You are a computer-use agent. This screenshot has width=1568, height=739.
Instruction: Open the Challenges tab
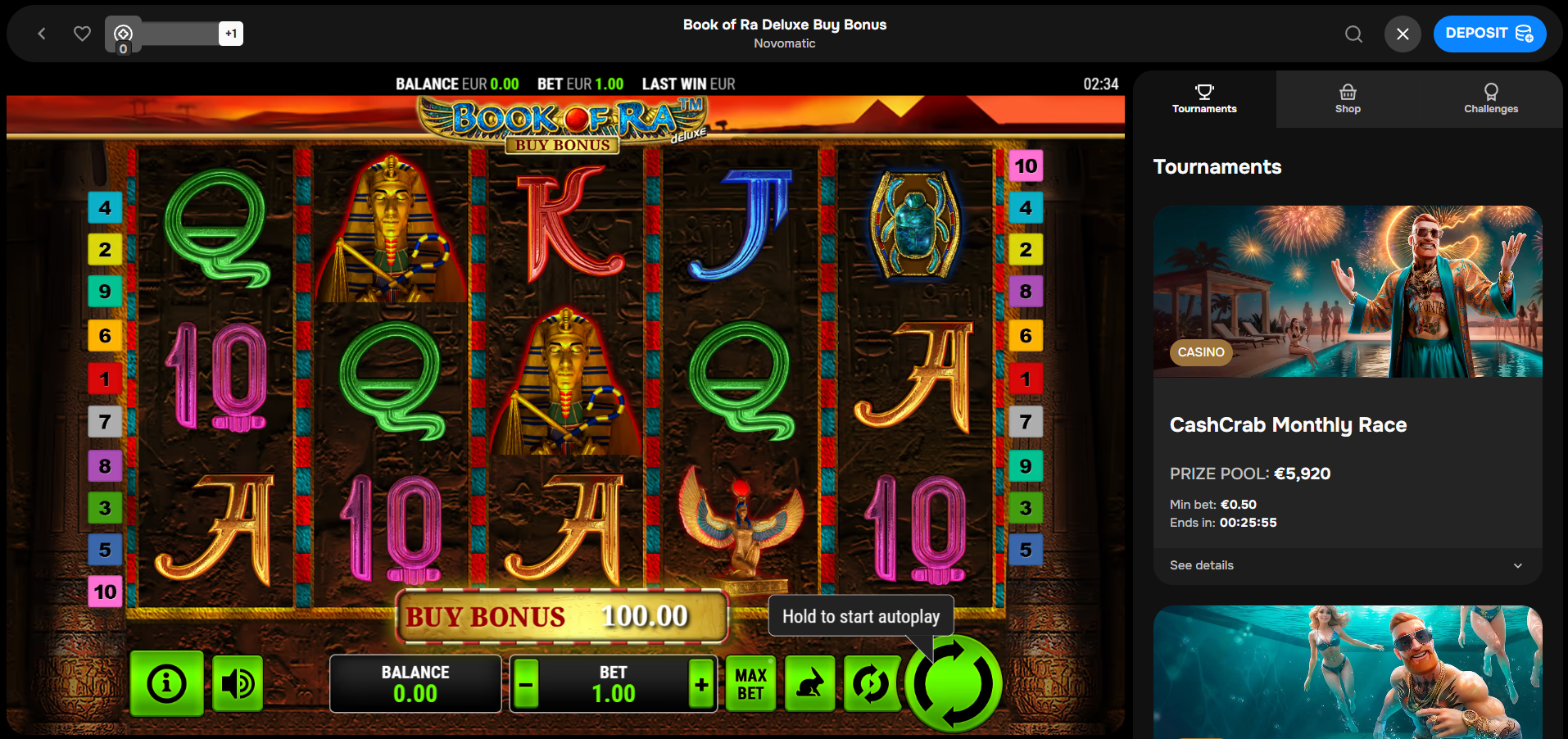pos(1491,99)
